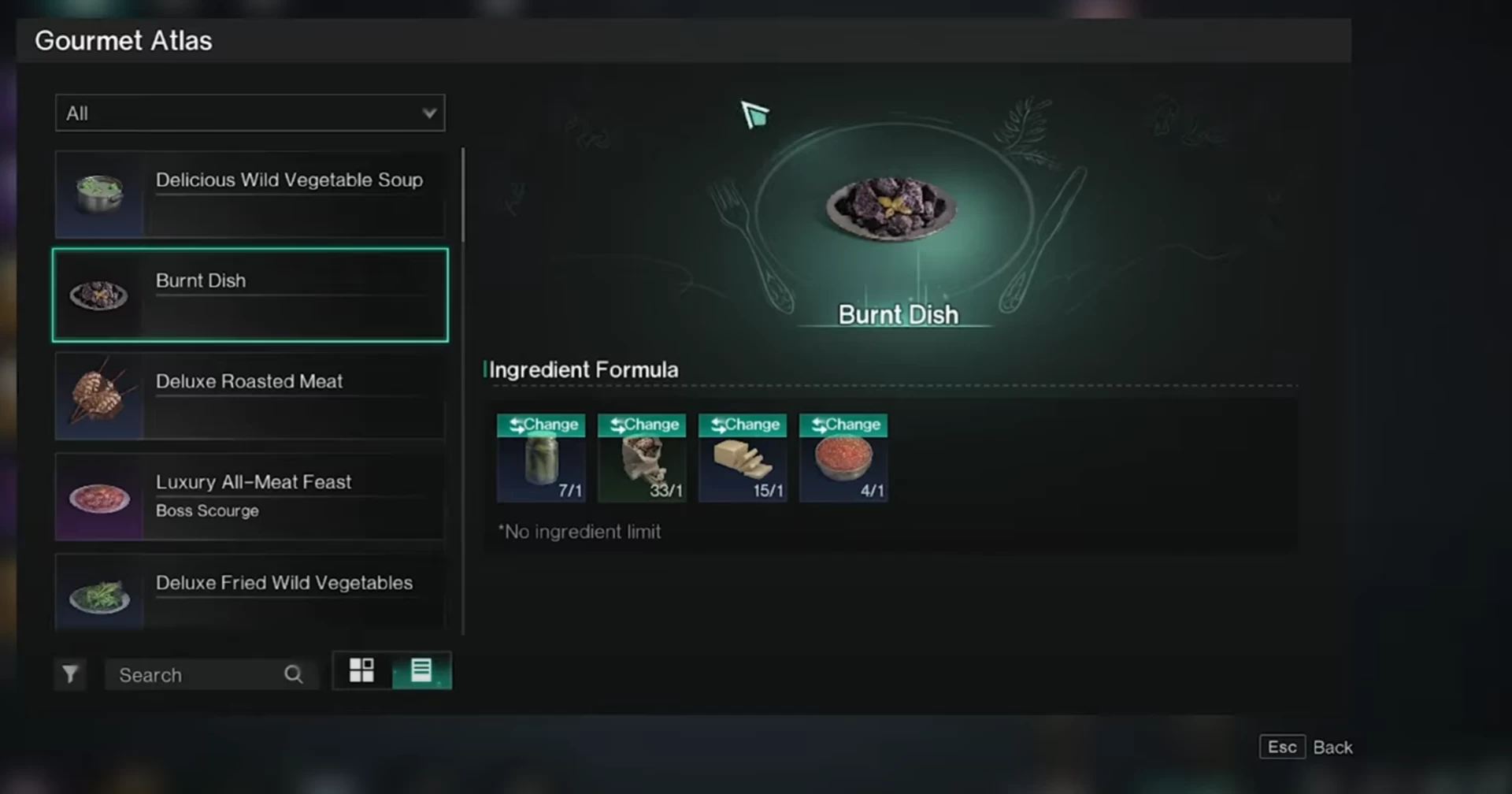The height and width of the screenshot is (794, 1512).
Task: Open the filter funnel button
Action: point(70,674)
